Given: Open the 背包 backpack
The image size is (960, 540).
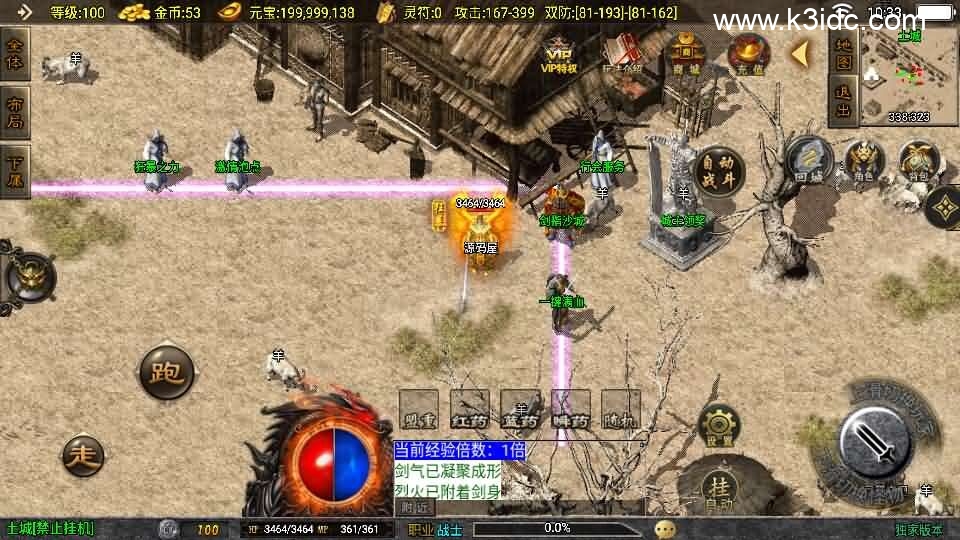Looking at the screenshot, I should click(x=918, y=161).
